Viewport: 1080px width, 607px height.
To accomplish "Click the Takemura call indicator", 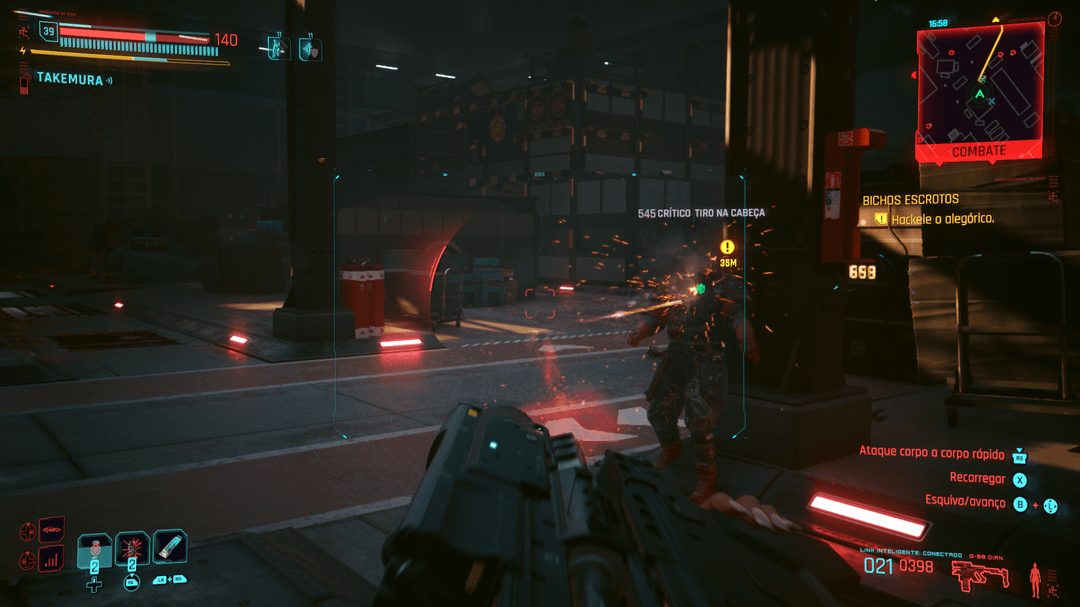I will click(70, 78).
